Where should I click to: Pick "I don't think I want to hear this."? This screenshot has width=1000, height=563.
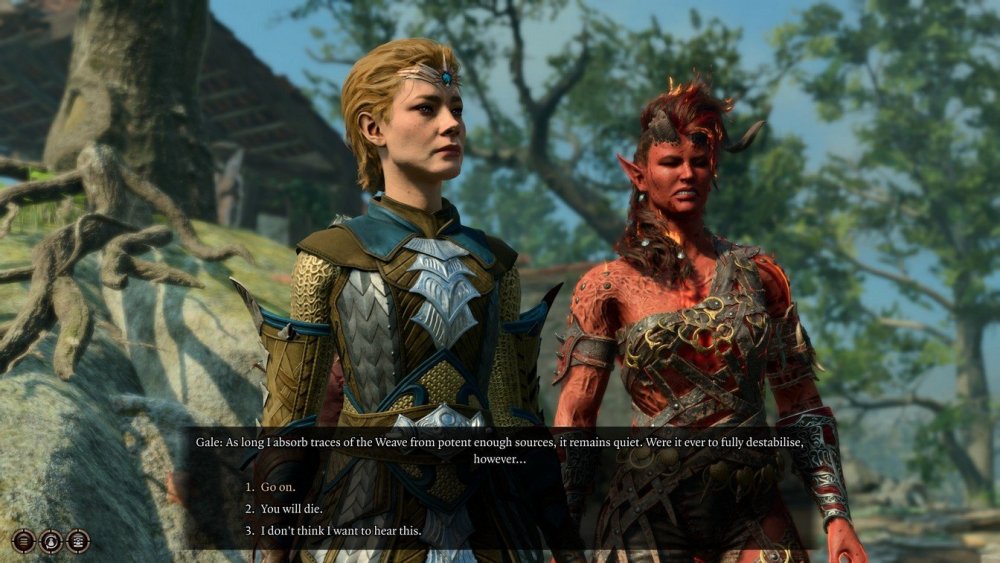coord(341,531)
